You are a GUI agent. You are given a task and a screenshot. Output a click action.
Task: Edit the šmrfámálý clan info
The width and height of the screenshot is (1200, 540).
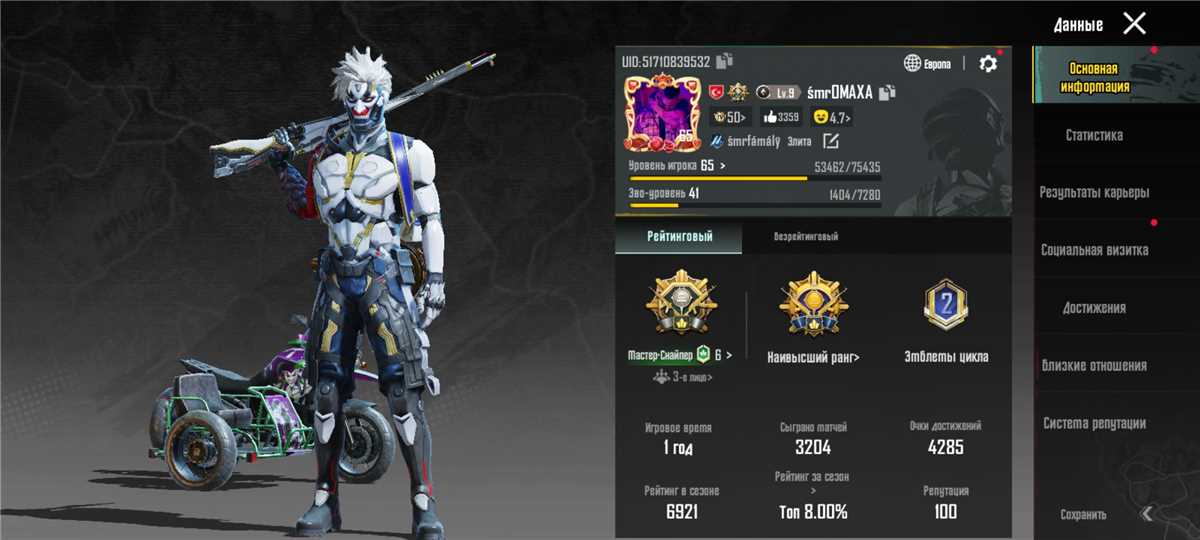pyautogui.click(x=829, y=141)
